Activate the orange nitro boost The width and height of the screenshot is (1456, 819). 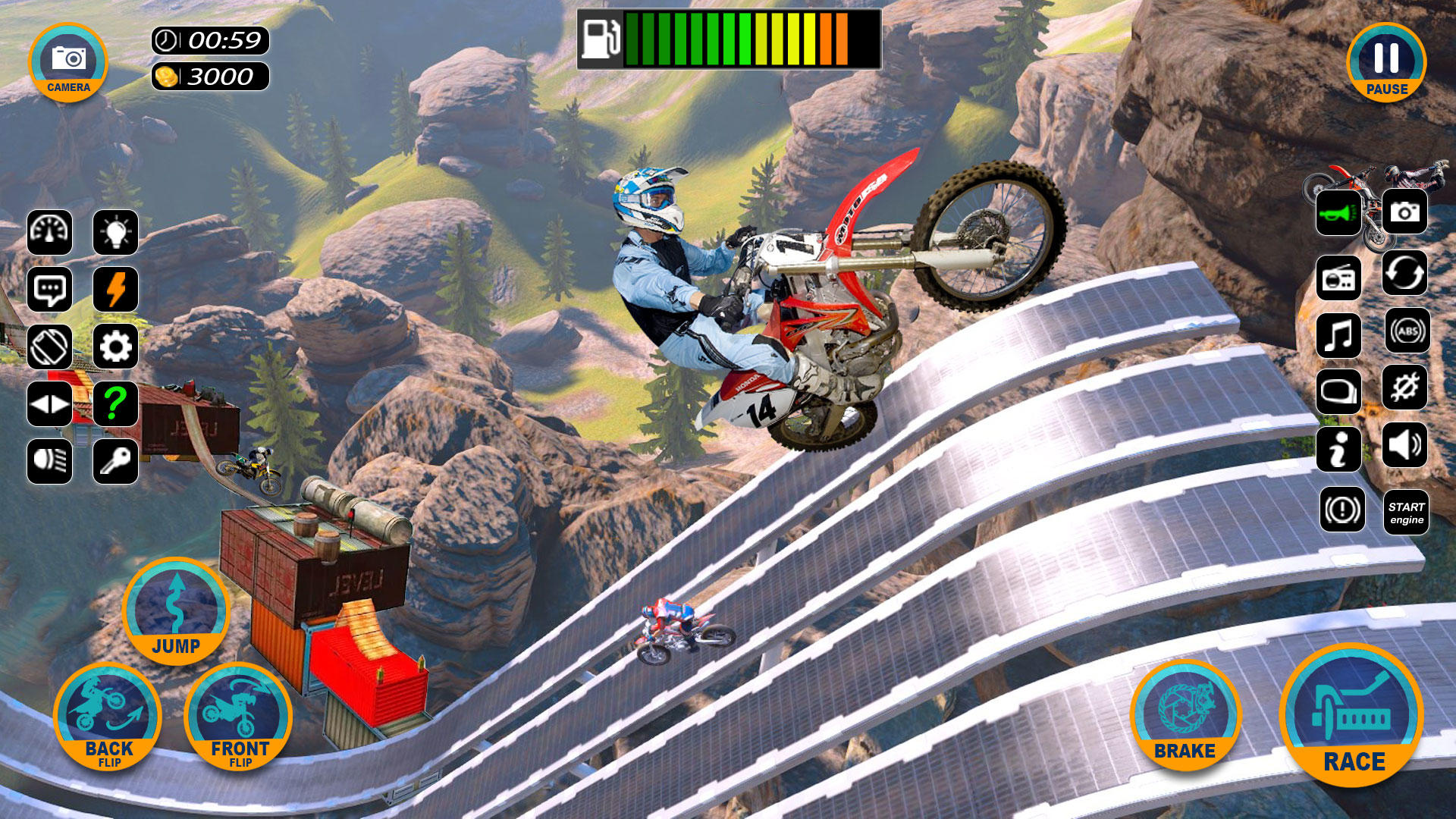(115, 290)
